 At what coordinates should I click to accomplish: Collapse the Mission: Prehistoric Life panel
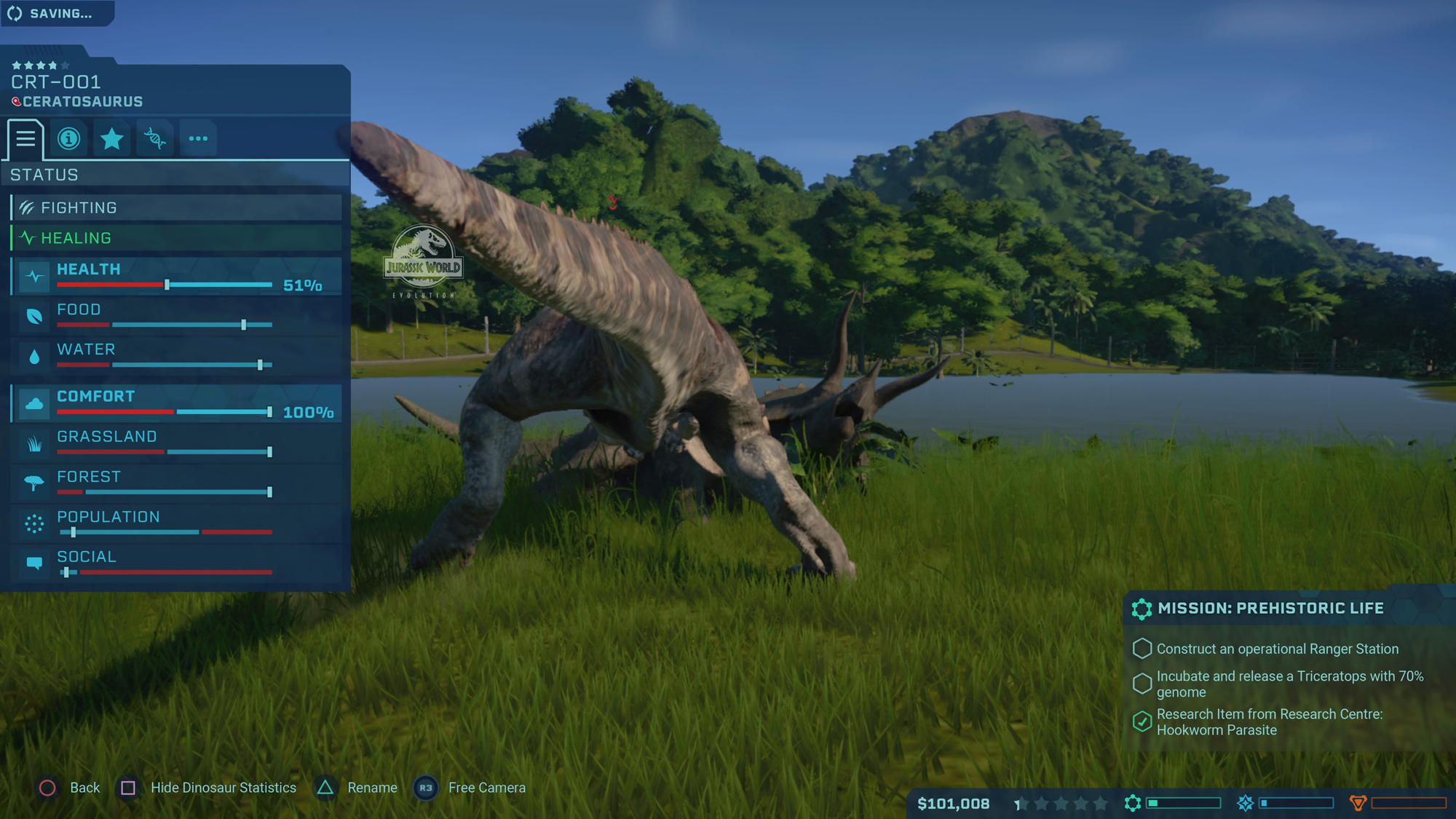point(1289,608)
